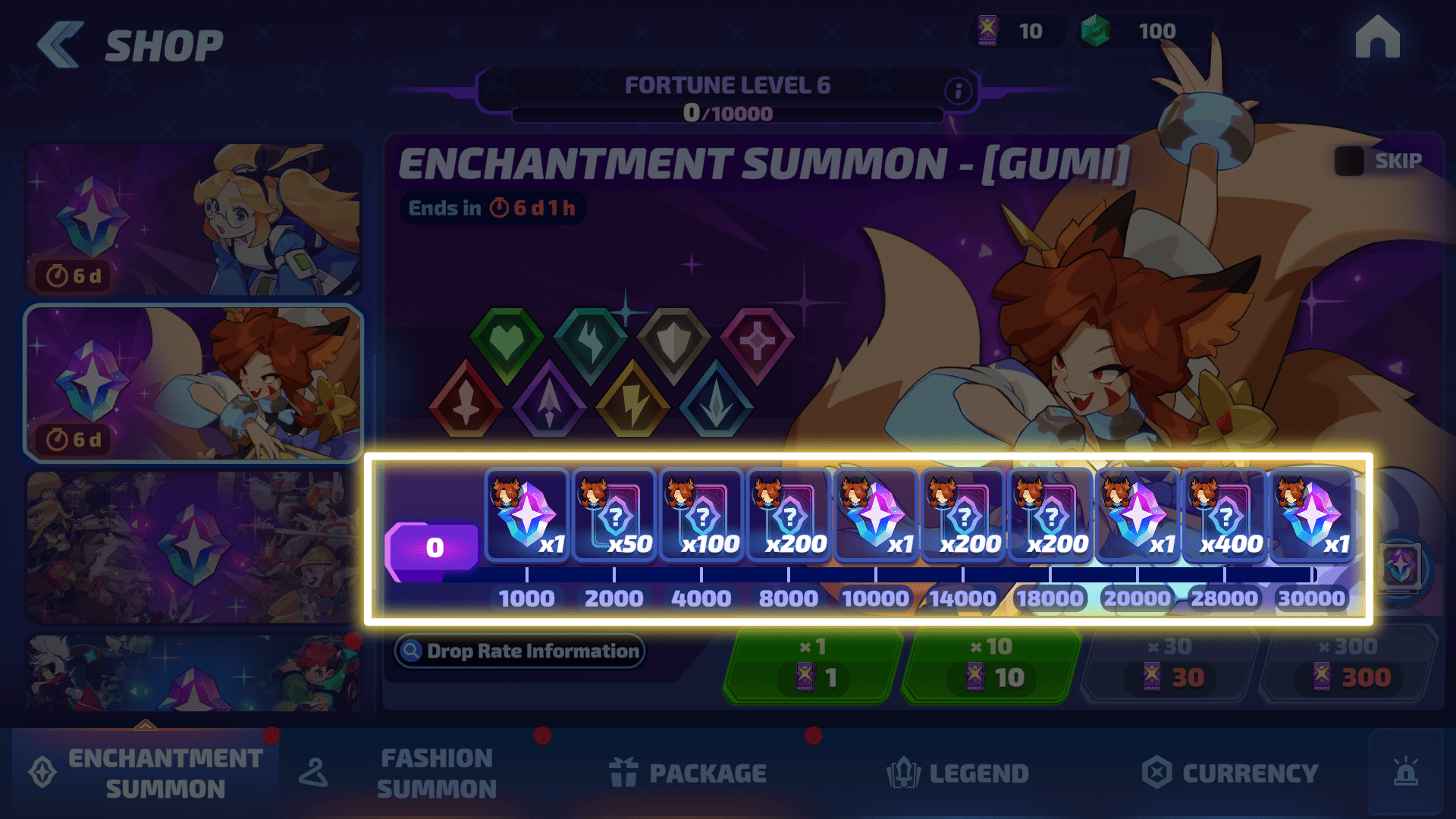Select the group characters summon banner
Viewport: 1456px width, 819px height.
click(x=194, y=547)
